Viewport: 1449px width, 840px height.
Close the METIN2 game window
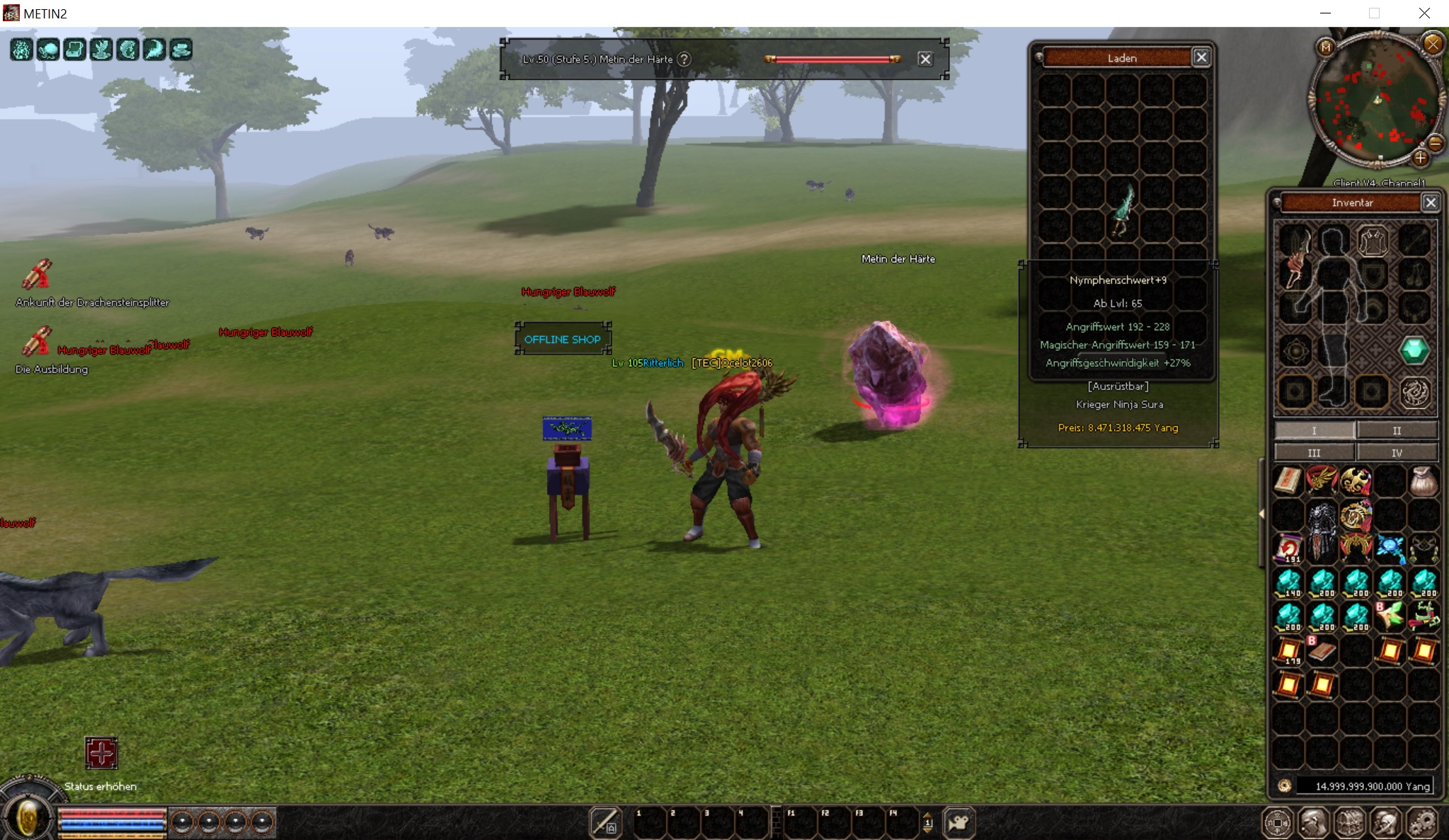tap(1424, 13)
